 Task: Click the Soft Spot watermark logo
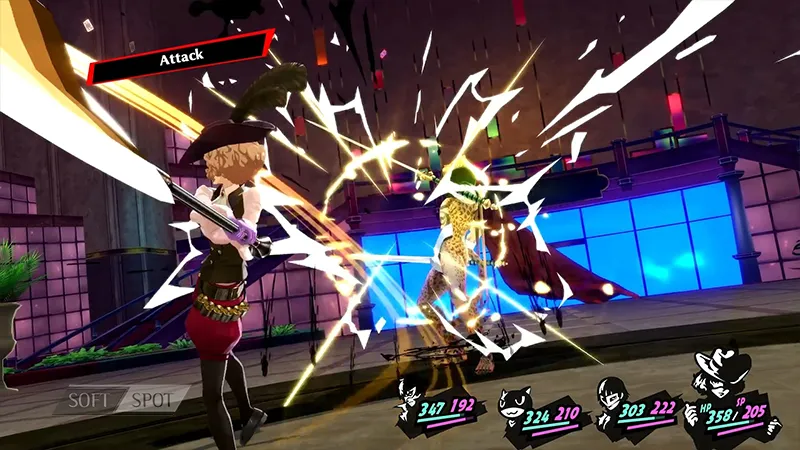[121, 400]
